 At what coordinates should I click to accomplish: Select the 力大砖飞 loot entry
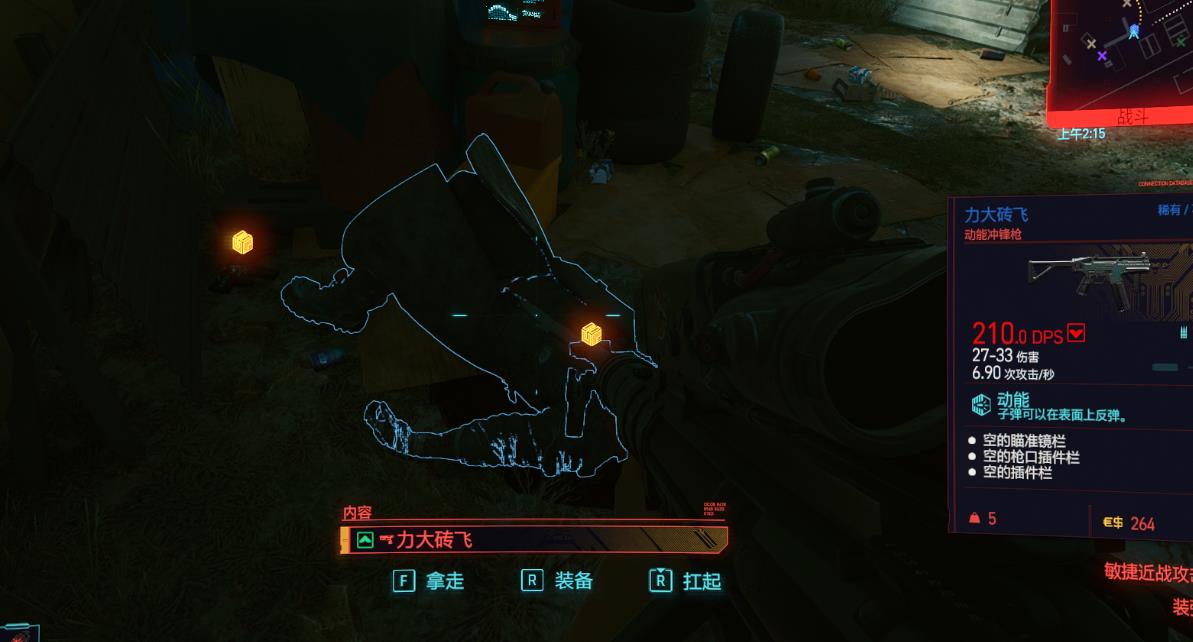[x=534, y=541]
